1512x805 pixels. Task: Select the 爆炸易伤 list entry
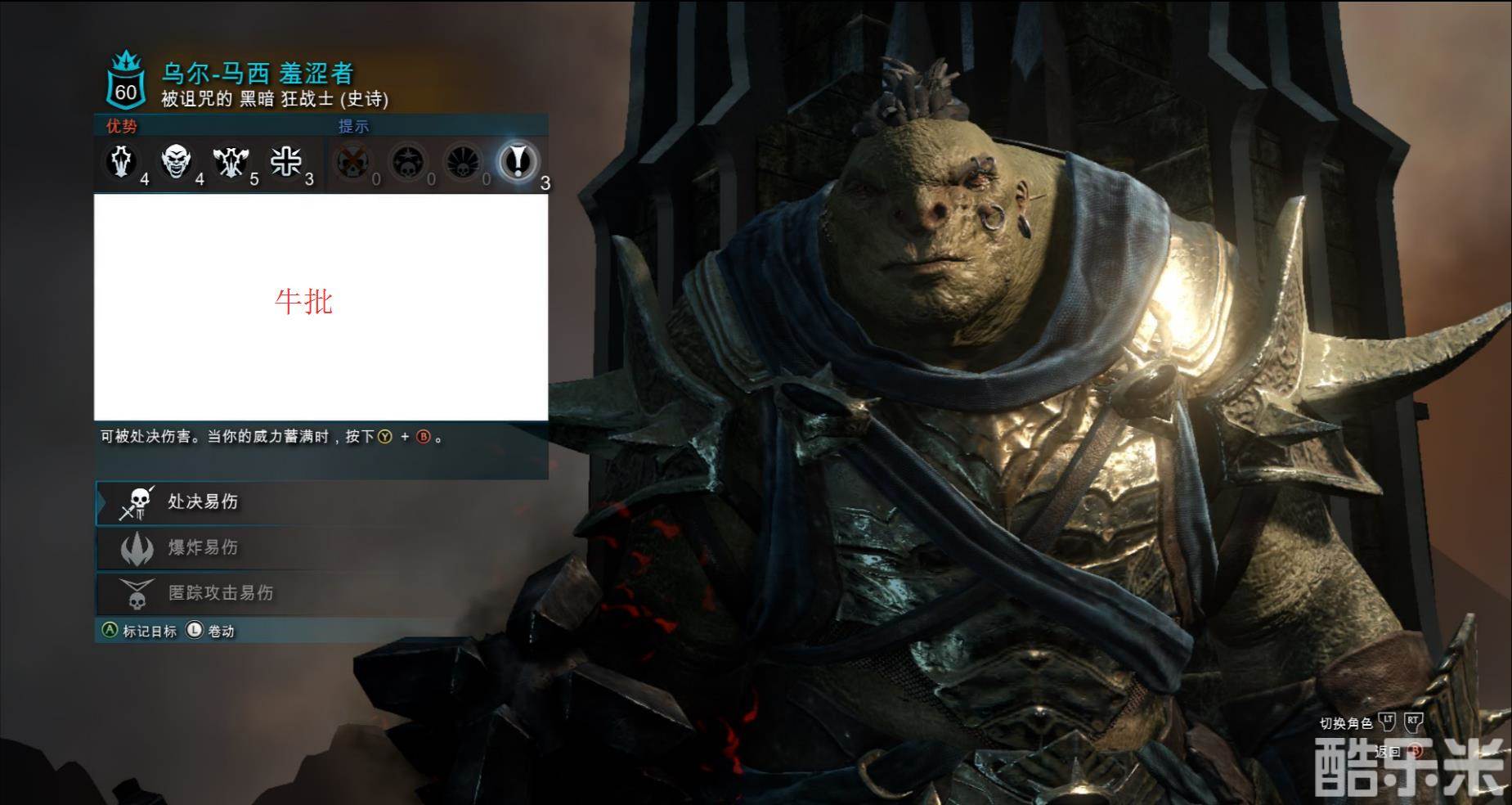[x=203, y=547]
